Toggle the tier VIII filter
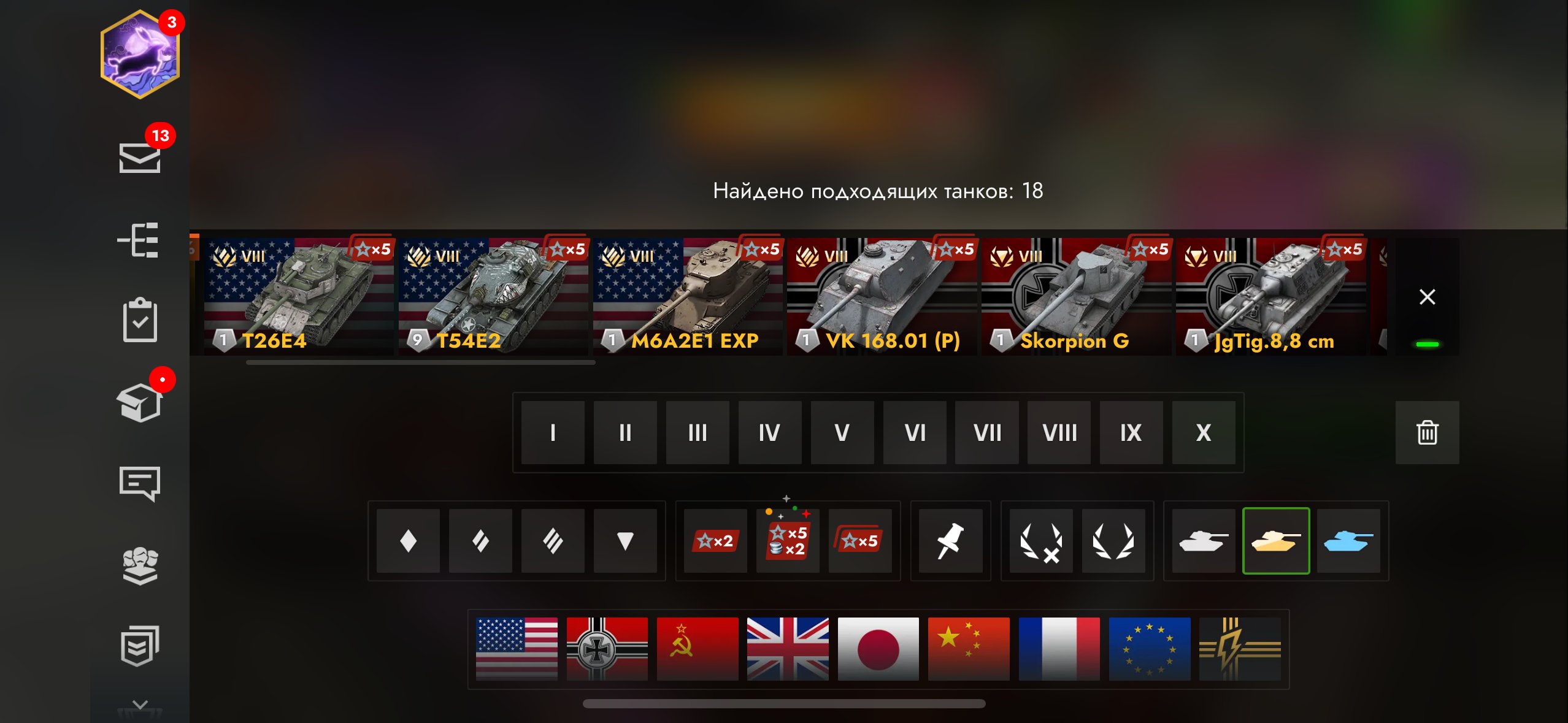Screen dimensions: 1568x723 (x=1059, y=433)
